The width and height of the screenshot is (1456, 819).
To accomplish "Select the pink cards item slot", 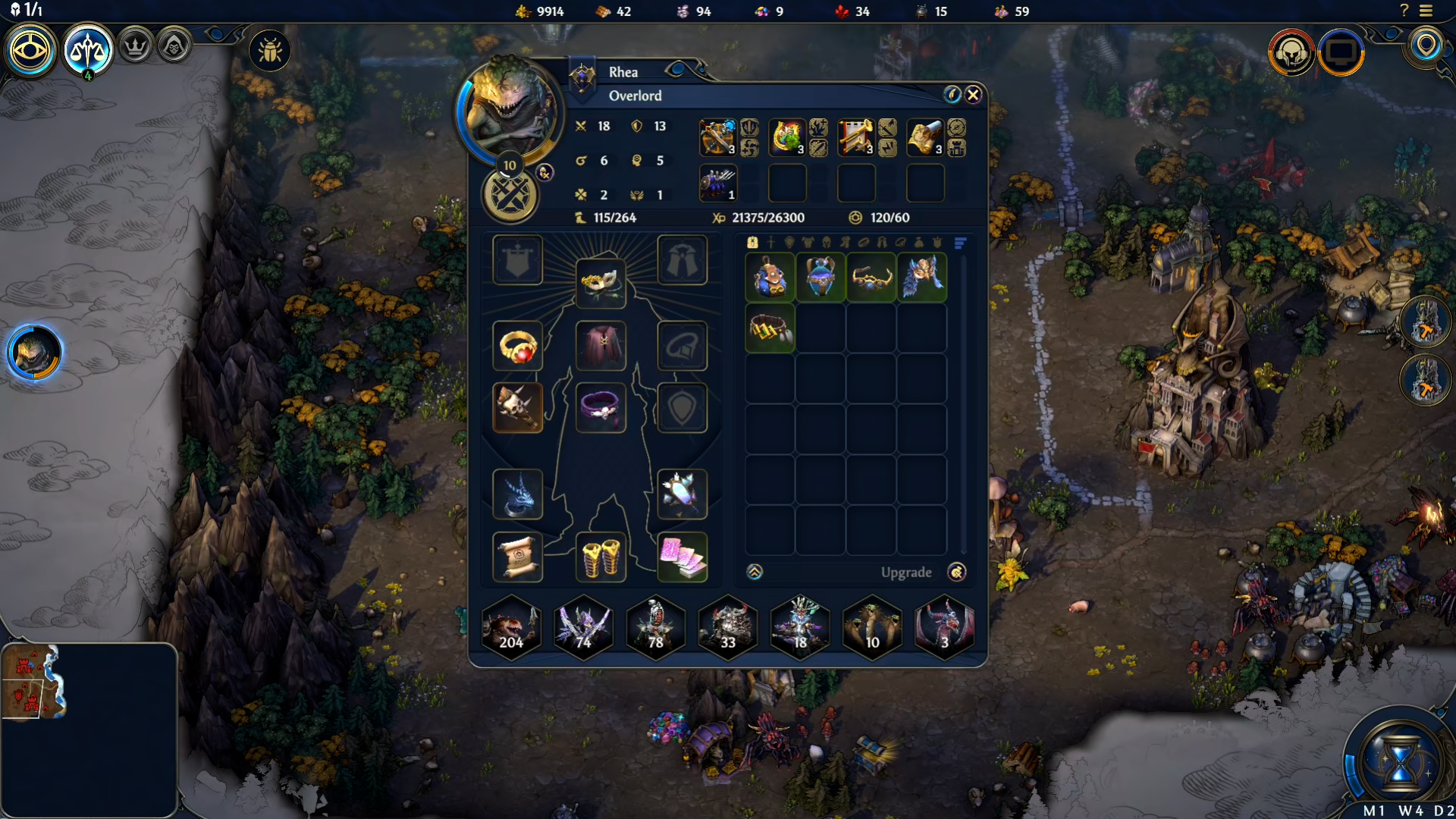I will point(682,558).
